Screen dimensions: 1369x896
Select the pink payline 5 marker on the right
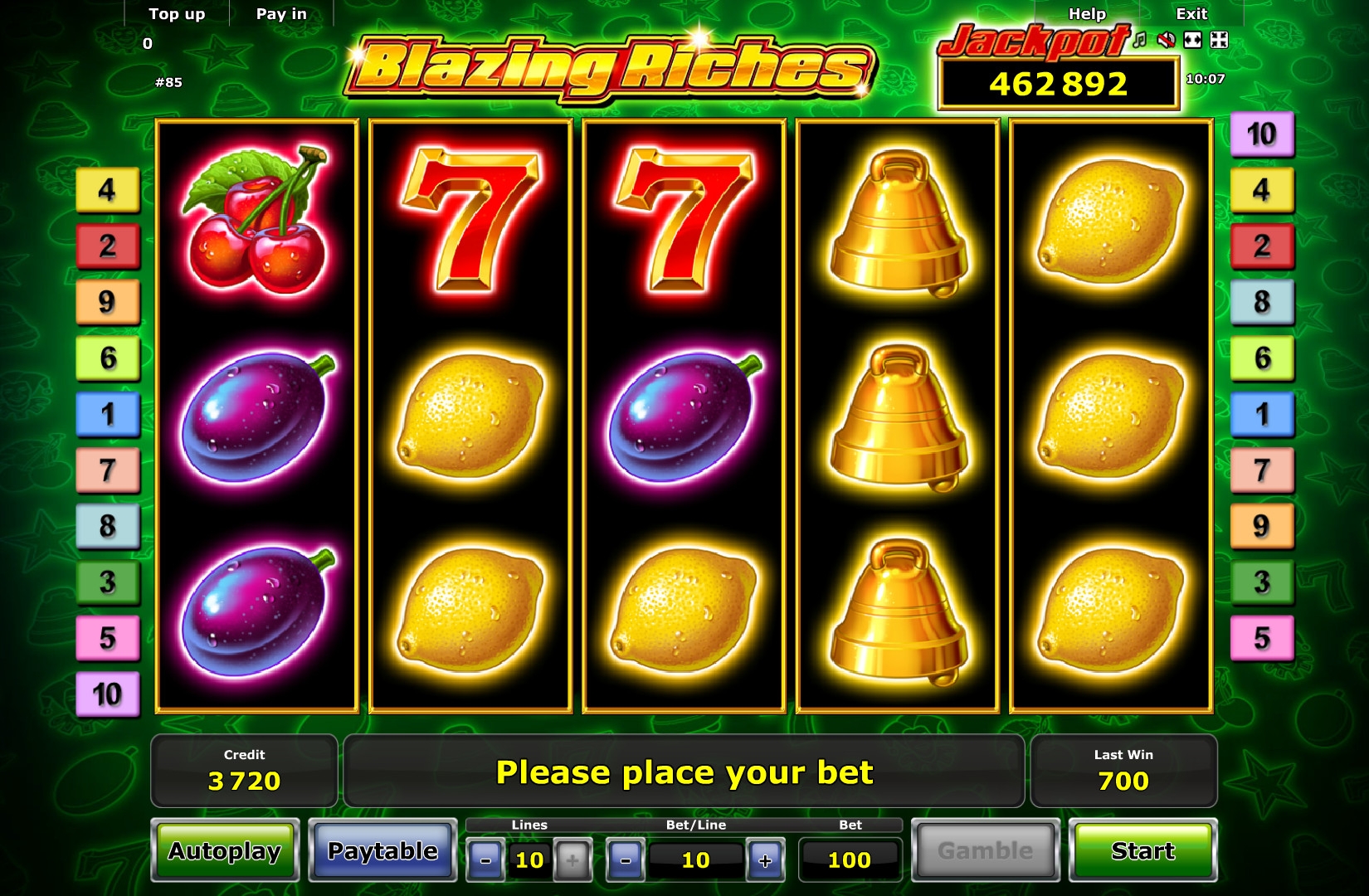click(1261, 638)
